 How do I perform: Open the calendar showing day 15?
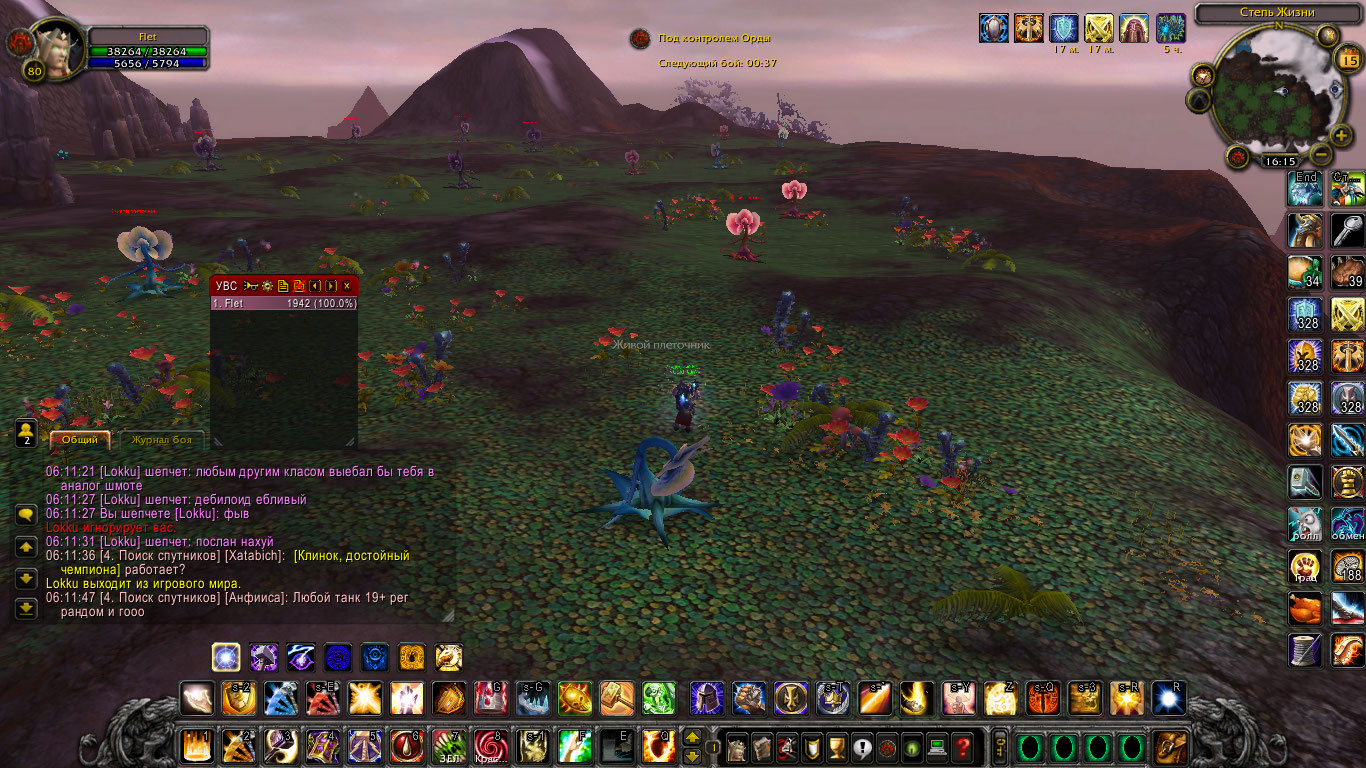[1347, 60]
